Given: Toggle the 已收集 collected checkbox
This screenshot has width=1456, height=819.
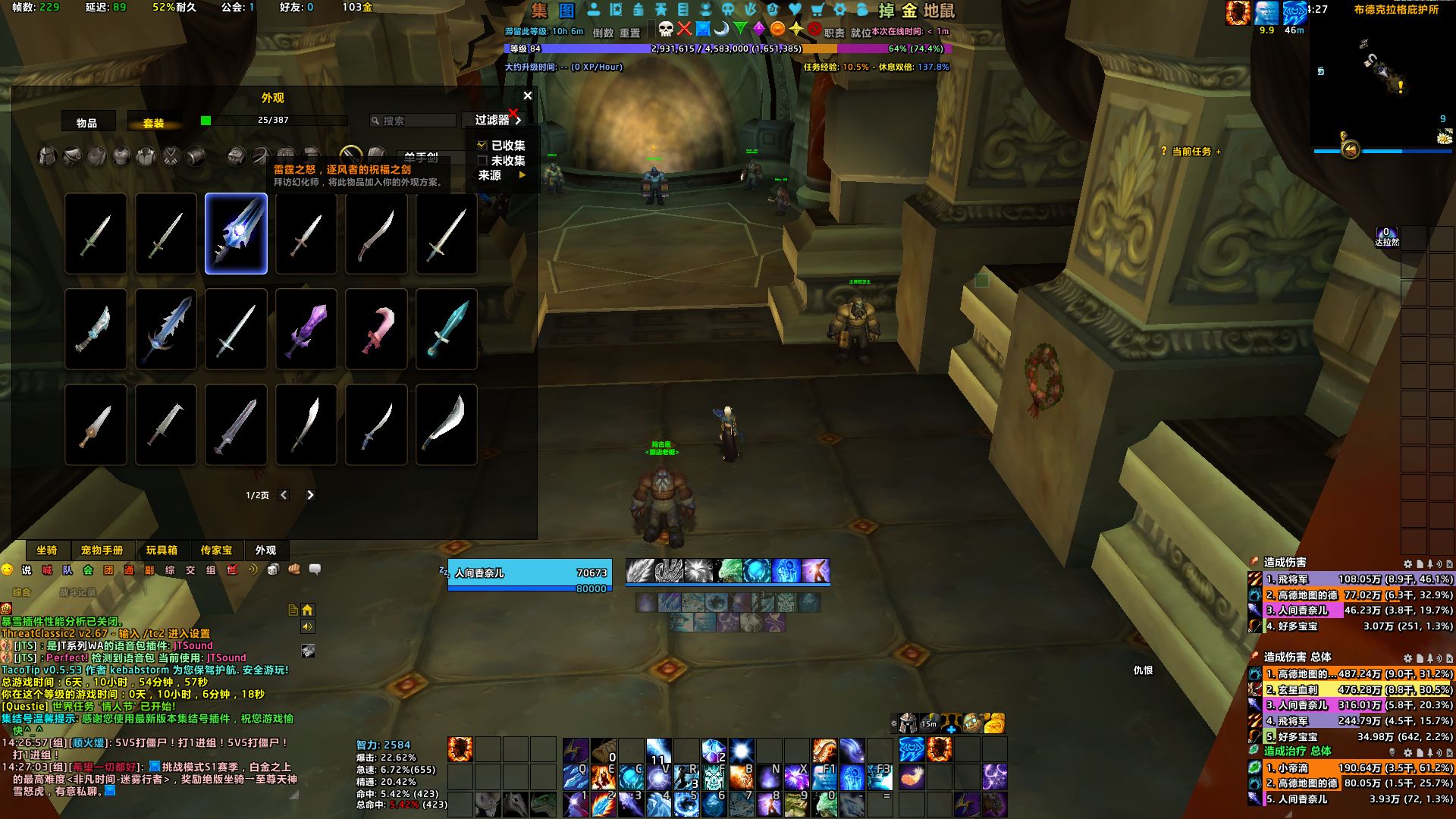Looking at the screenshot, I should click(x=482, y=145).
